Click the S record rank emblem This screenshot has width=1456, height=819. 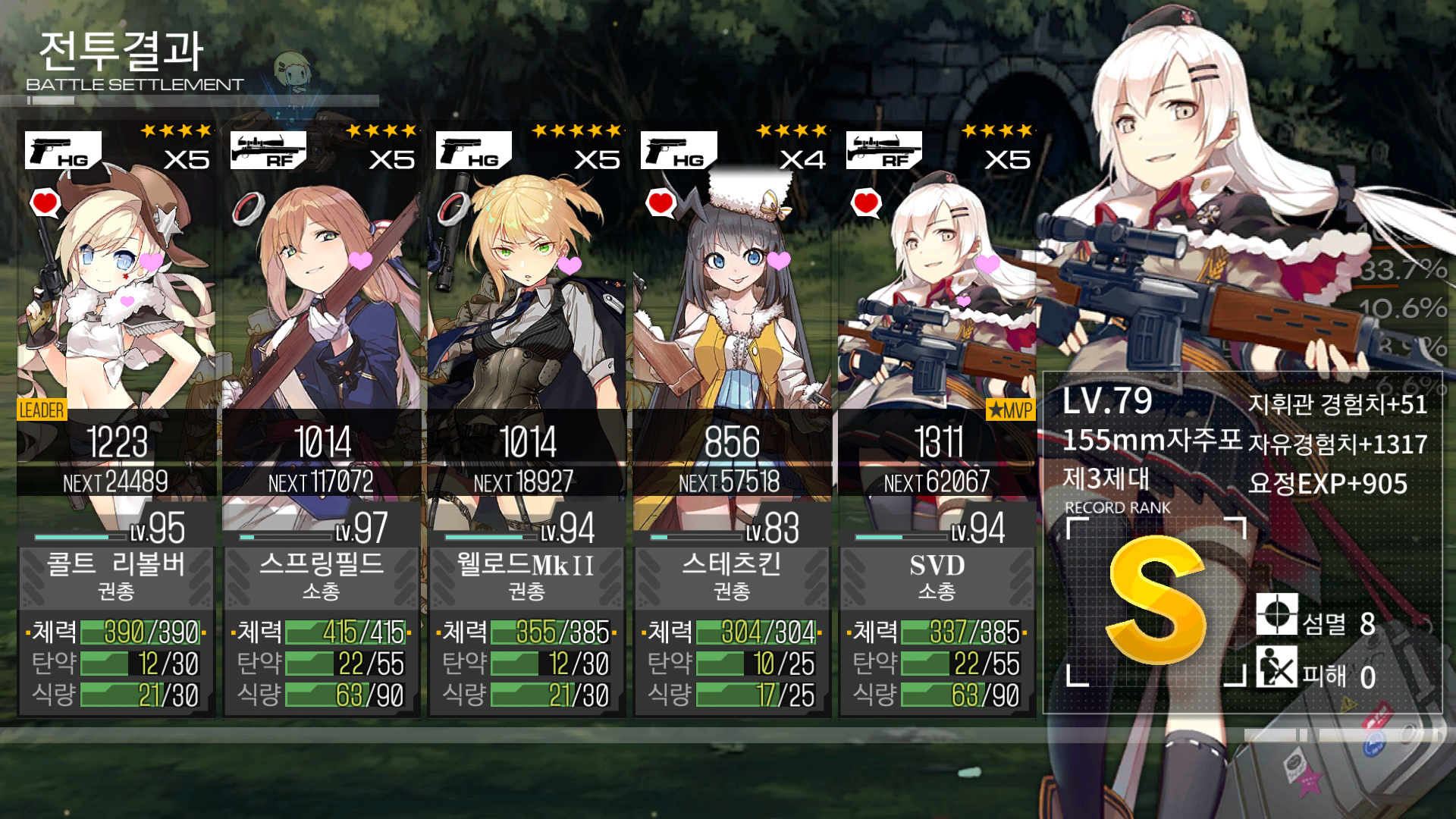tap(1156, 601)
